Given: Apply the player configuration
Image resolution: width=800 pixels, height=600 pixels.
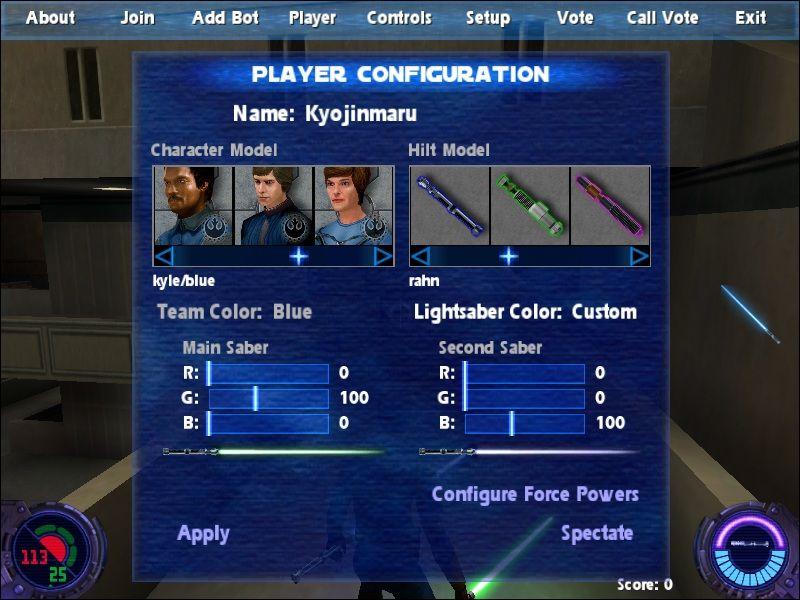Looking at the screenshot, I should tap(203, 534).
